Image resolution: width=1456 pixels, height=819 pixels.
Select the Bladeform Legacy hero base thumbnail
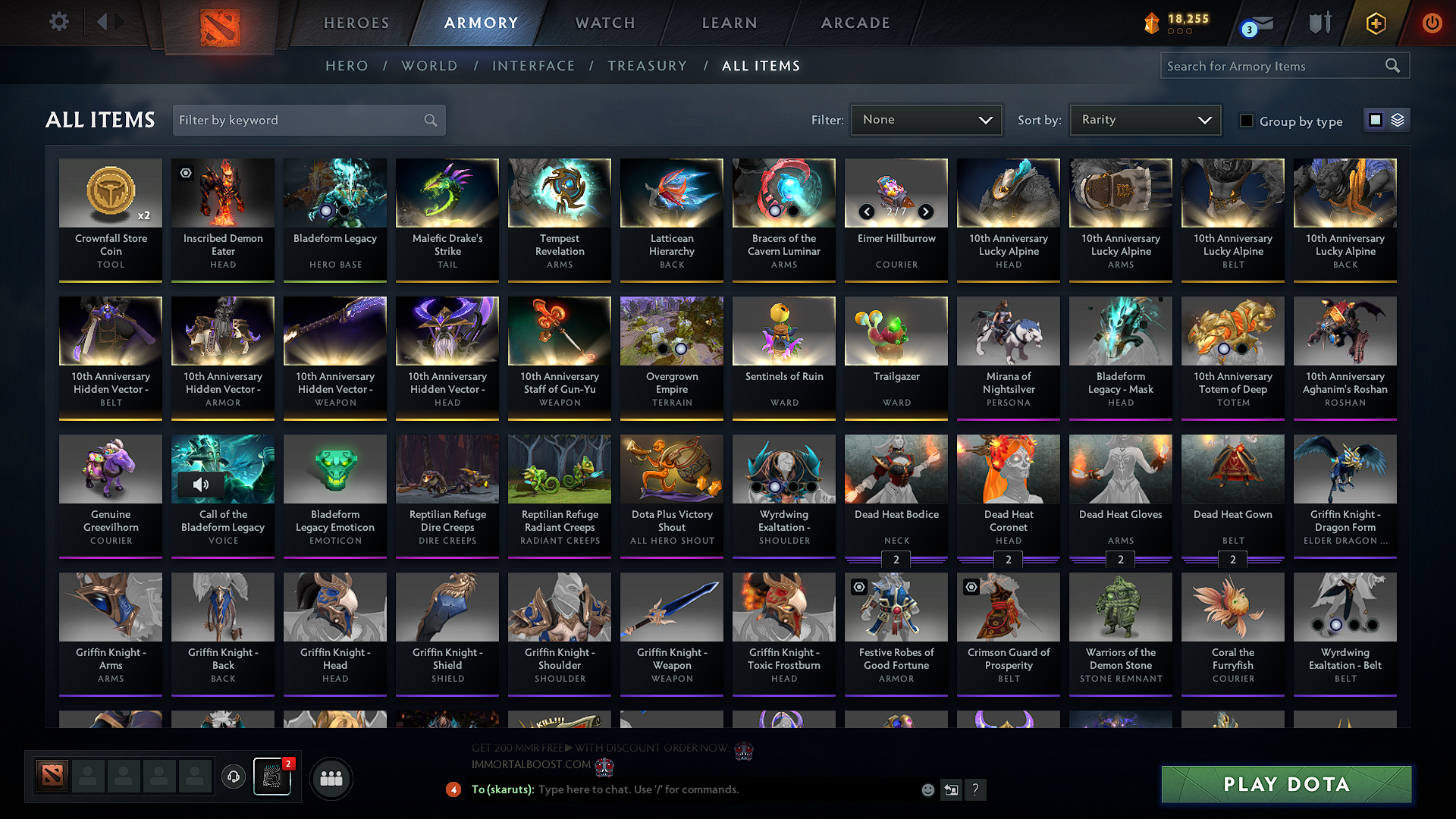pos(334,193)
